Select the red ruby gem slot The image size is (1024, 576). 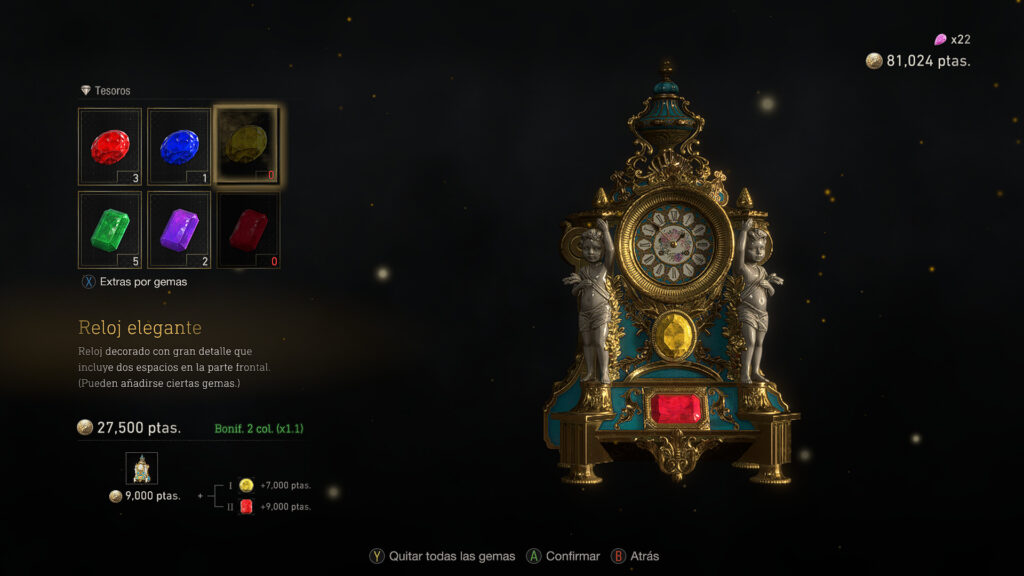point(110,147)
